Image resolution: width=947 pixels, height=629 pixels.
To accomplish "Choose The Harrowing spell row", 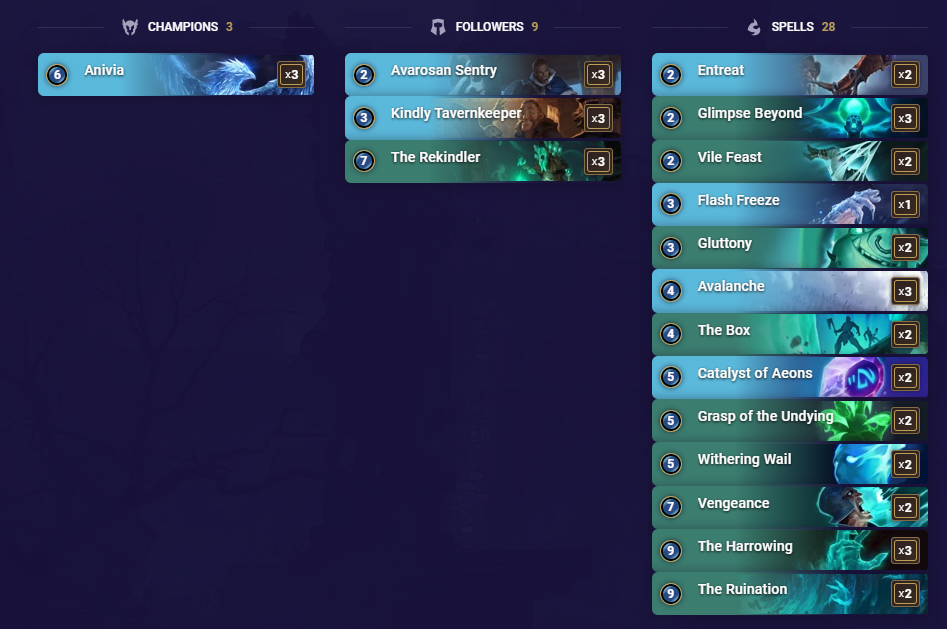I will pyautogui.click(x=789, y=550).
